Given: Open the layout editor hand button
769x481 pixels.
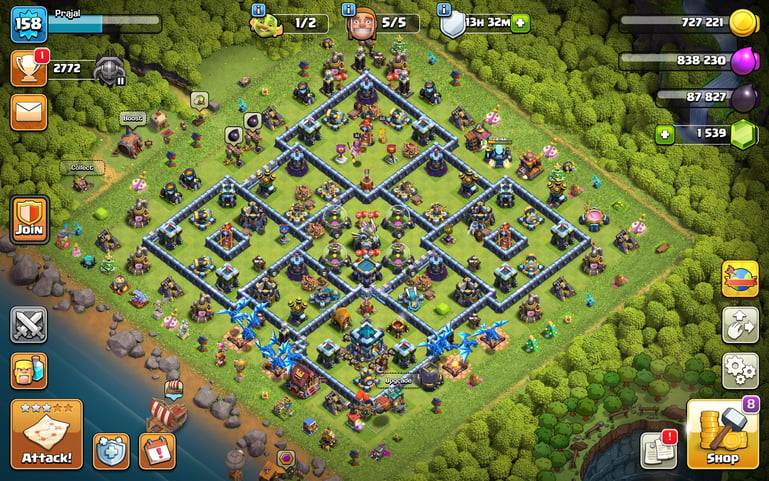Looking at the screenshot, I should pos(740,325).
